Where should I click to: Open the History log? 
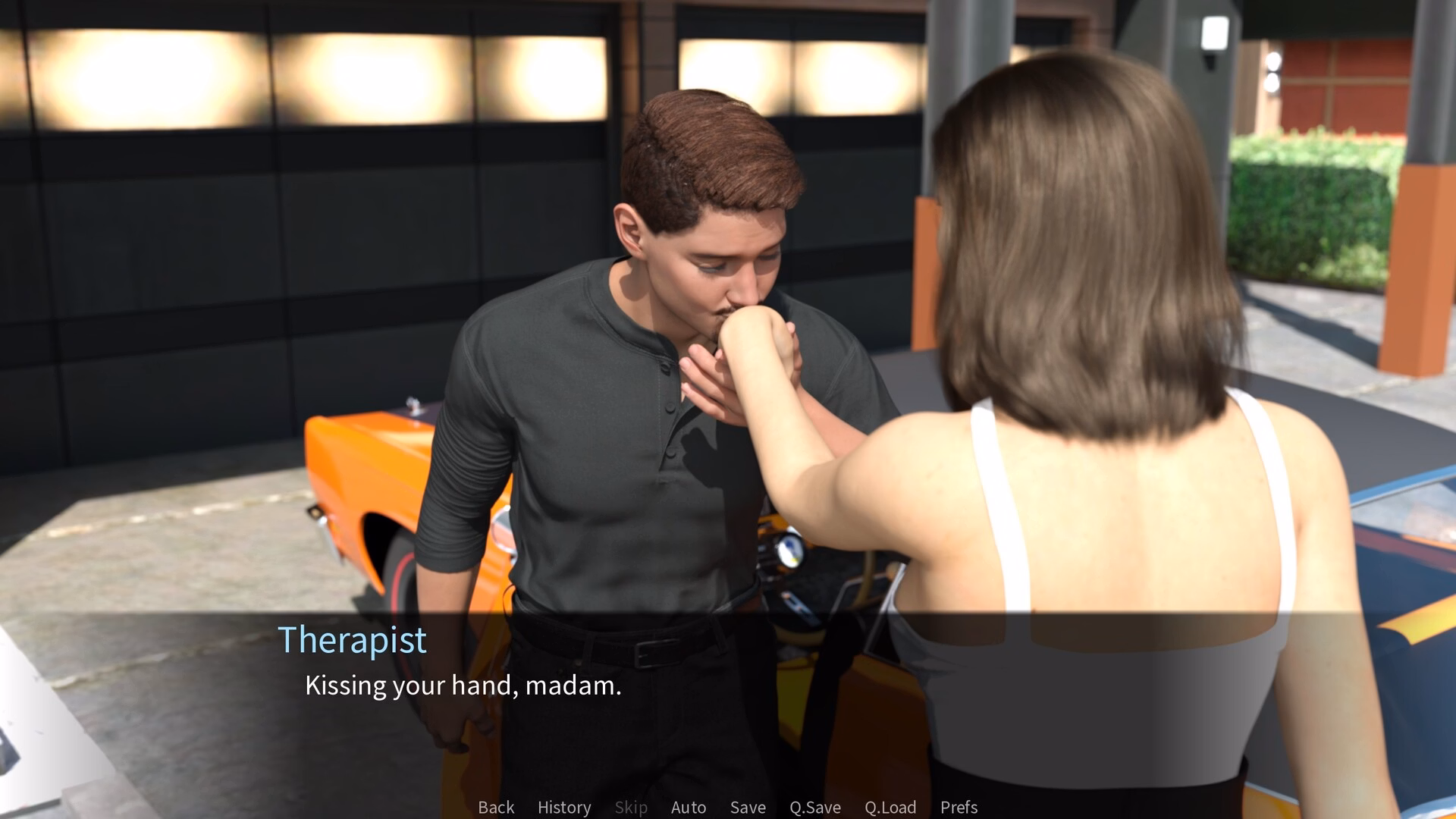pyautogui.click(x=564, y=808)
